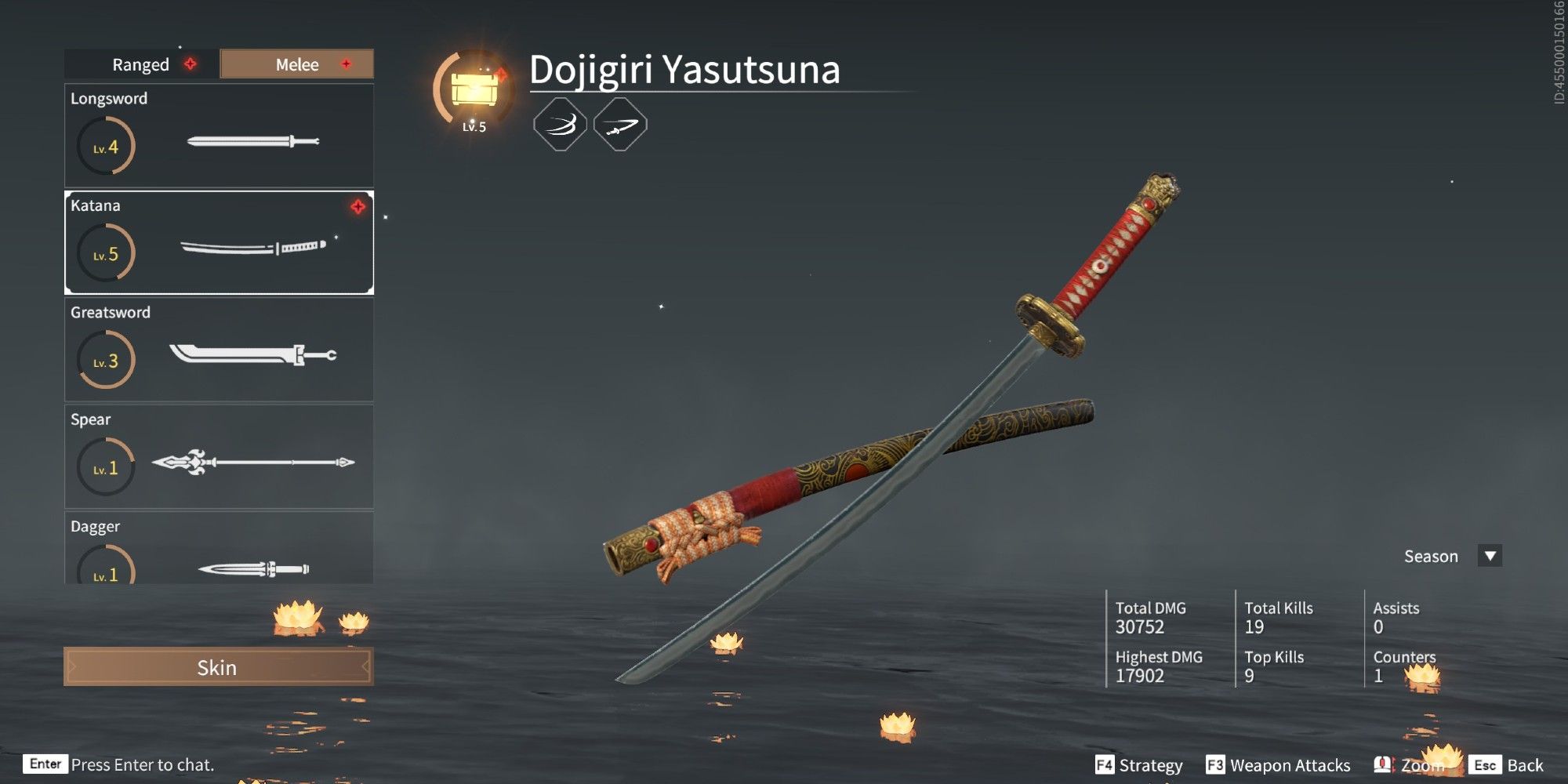Select the Dagger weapon entry
The width and height of the screenshot is (1568, 784).
pyautogui.click(x=219, y=550)
